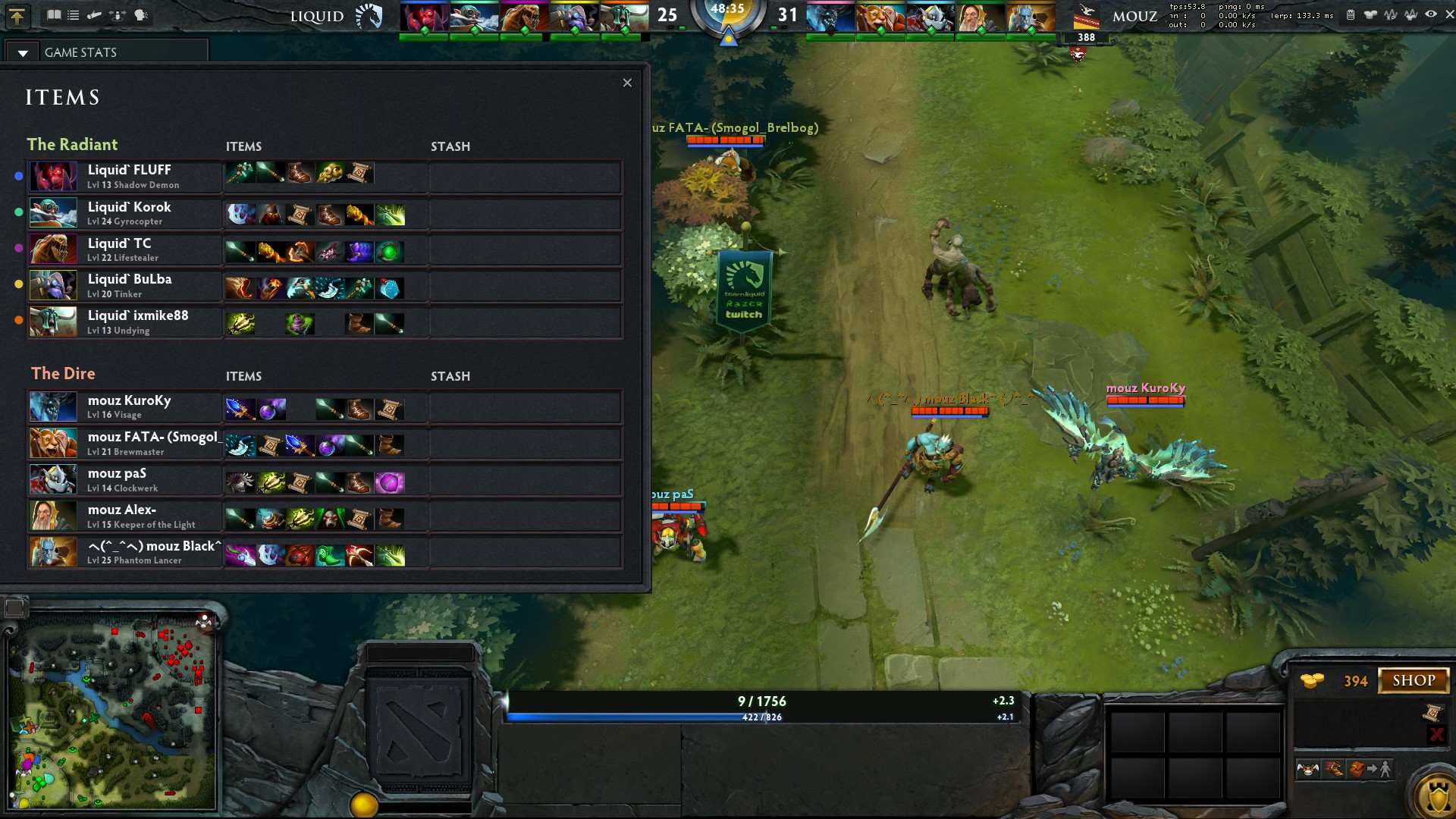
Task: Click the gold quick-buy button below the portrait
Action: (x=363, y=804)
